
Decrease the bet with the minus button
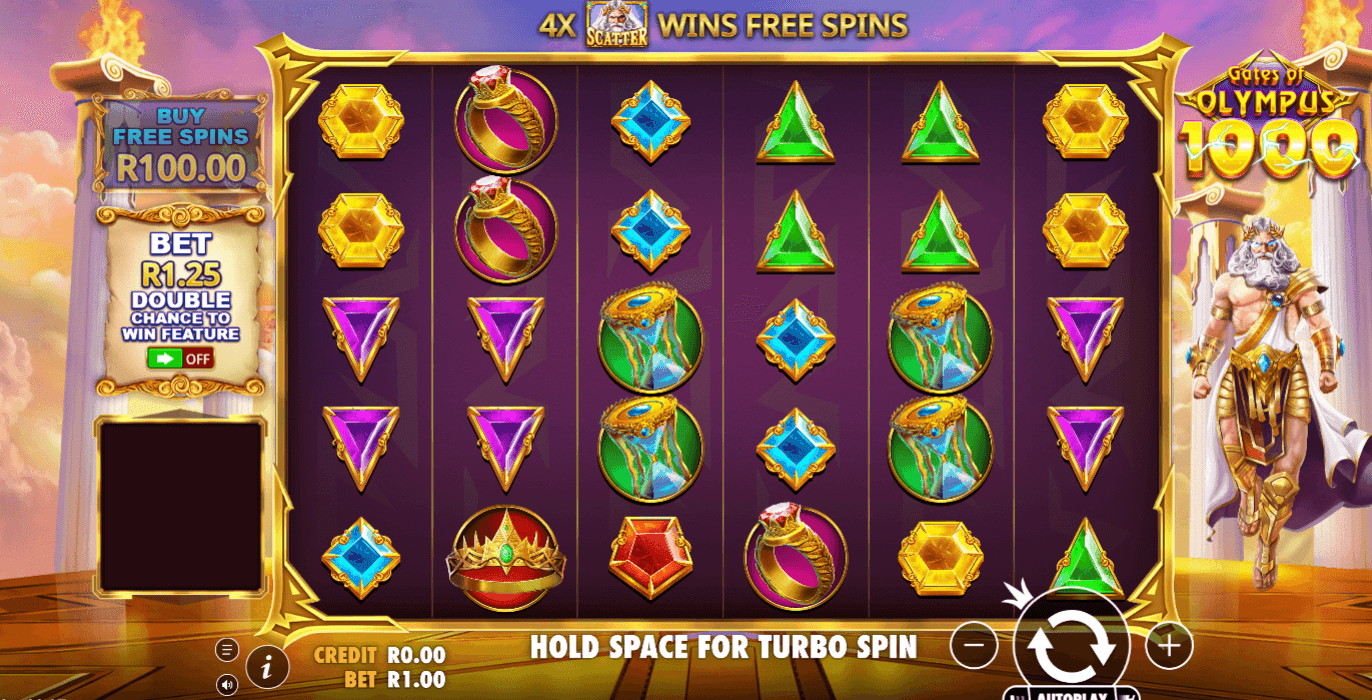974,646
